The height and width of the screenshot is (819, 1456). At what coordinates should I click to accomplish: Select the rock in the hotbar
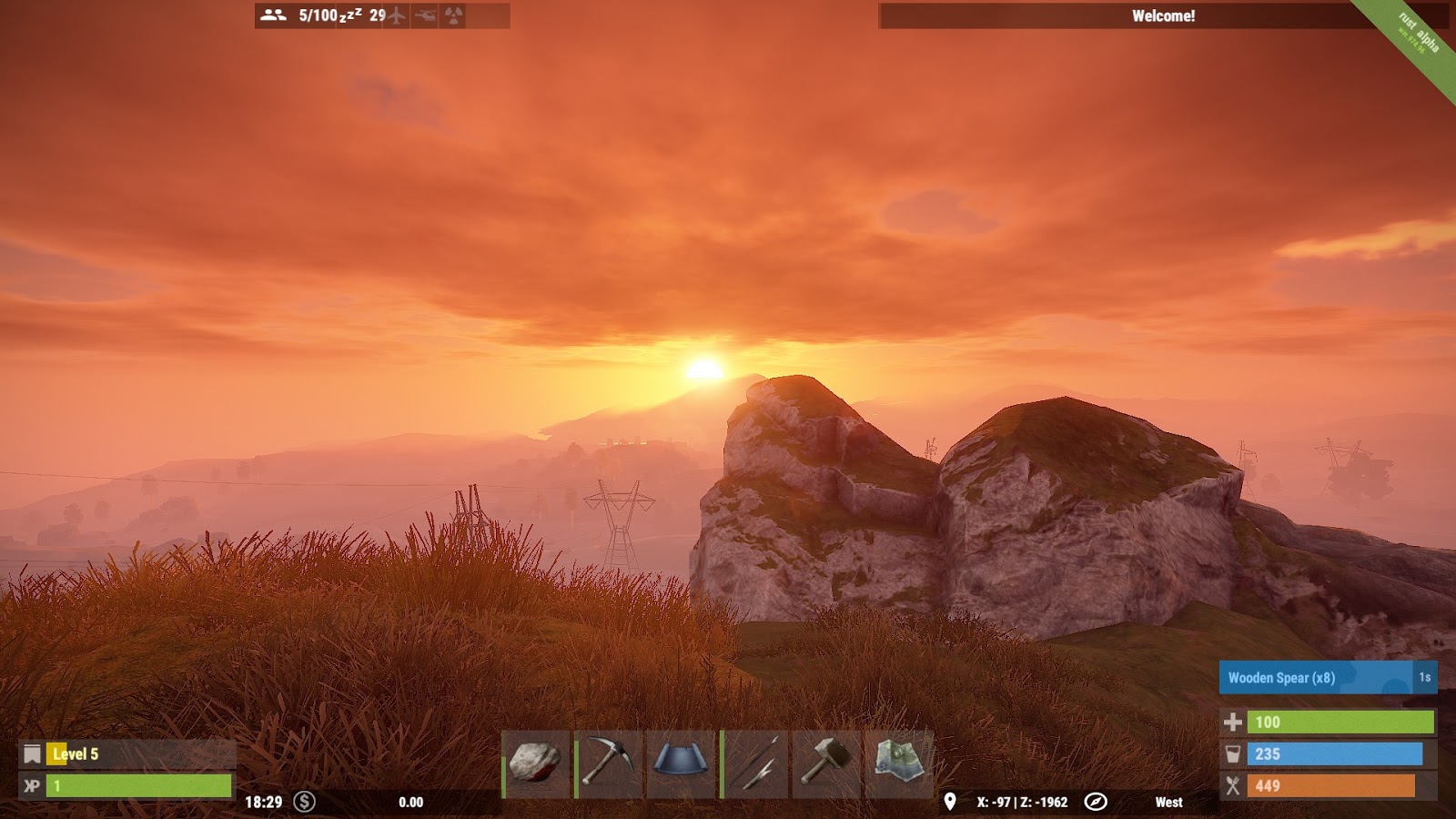(x=535, y=763)
